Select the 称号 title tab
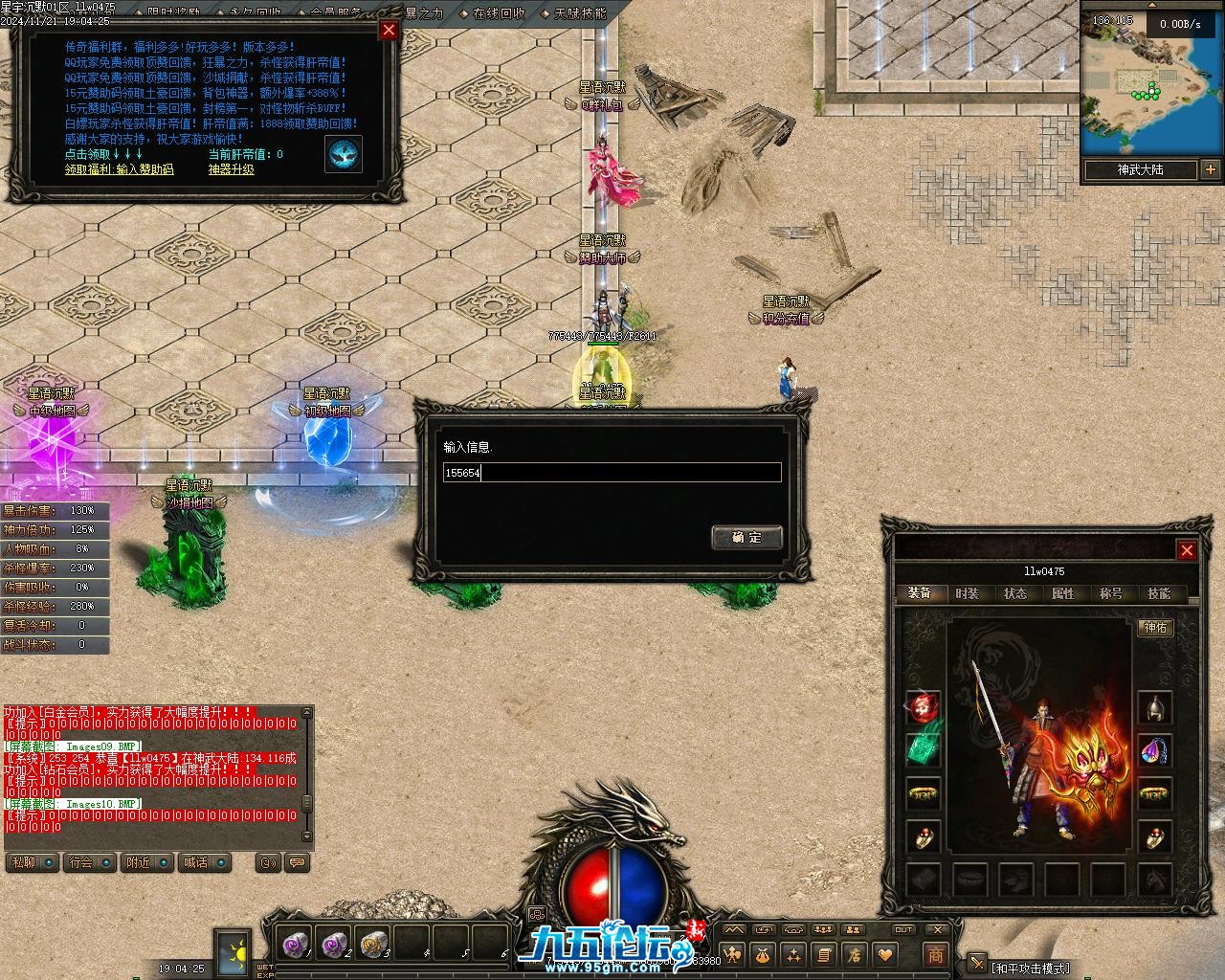This screenshot has height=980, width=1225. [1111, 593]
